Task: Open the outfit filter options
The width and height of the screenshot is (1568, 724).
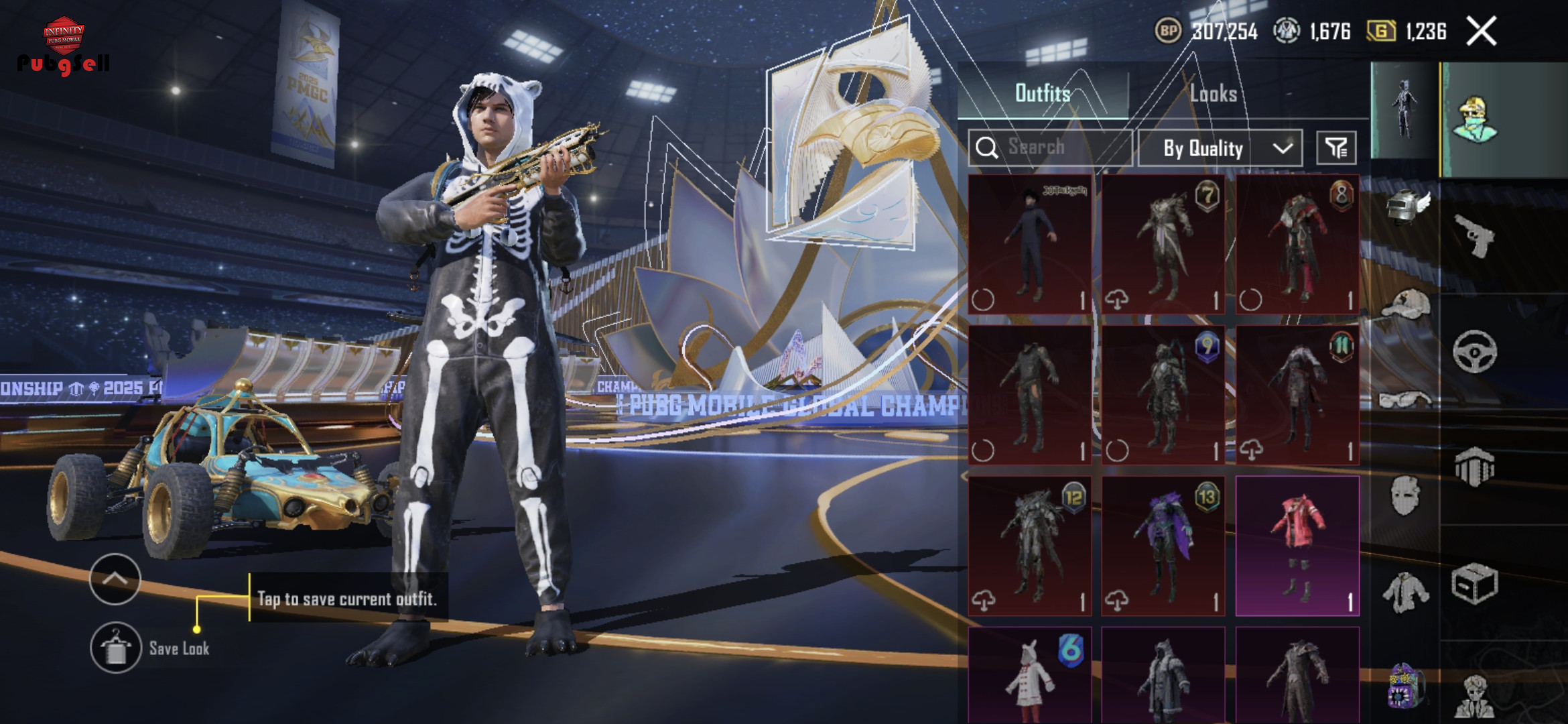Action: pyautogui.click(x=1336, y=148)
